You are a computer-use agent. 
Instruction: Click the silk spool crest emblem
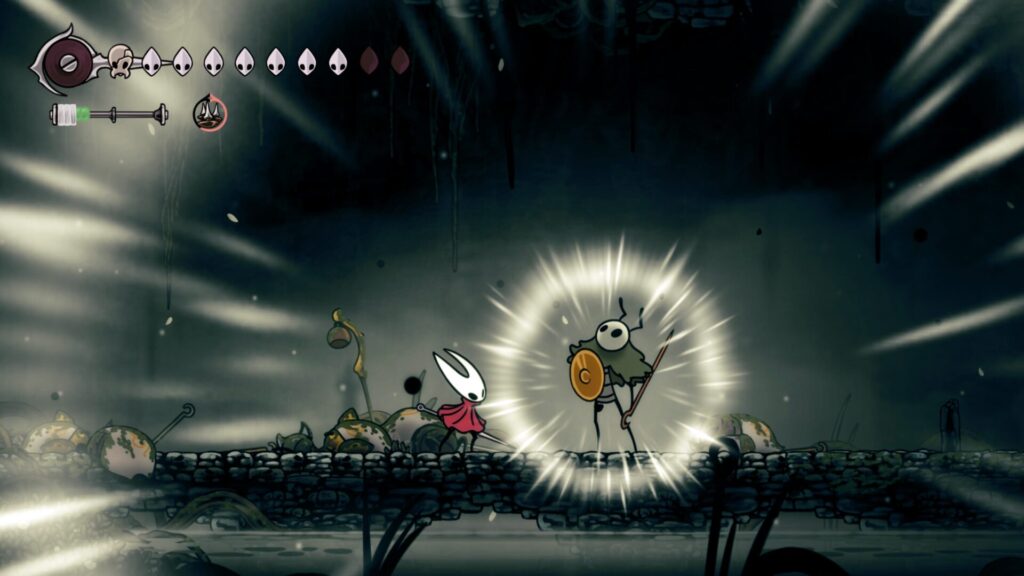[68, 62]
